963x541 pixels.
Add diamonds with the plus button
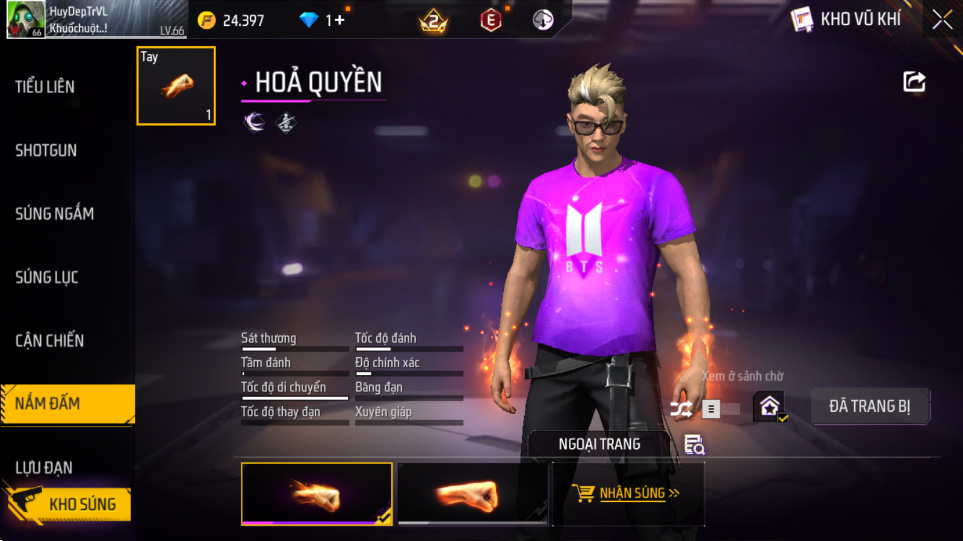click(x=339, y=20)
